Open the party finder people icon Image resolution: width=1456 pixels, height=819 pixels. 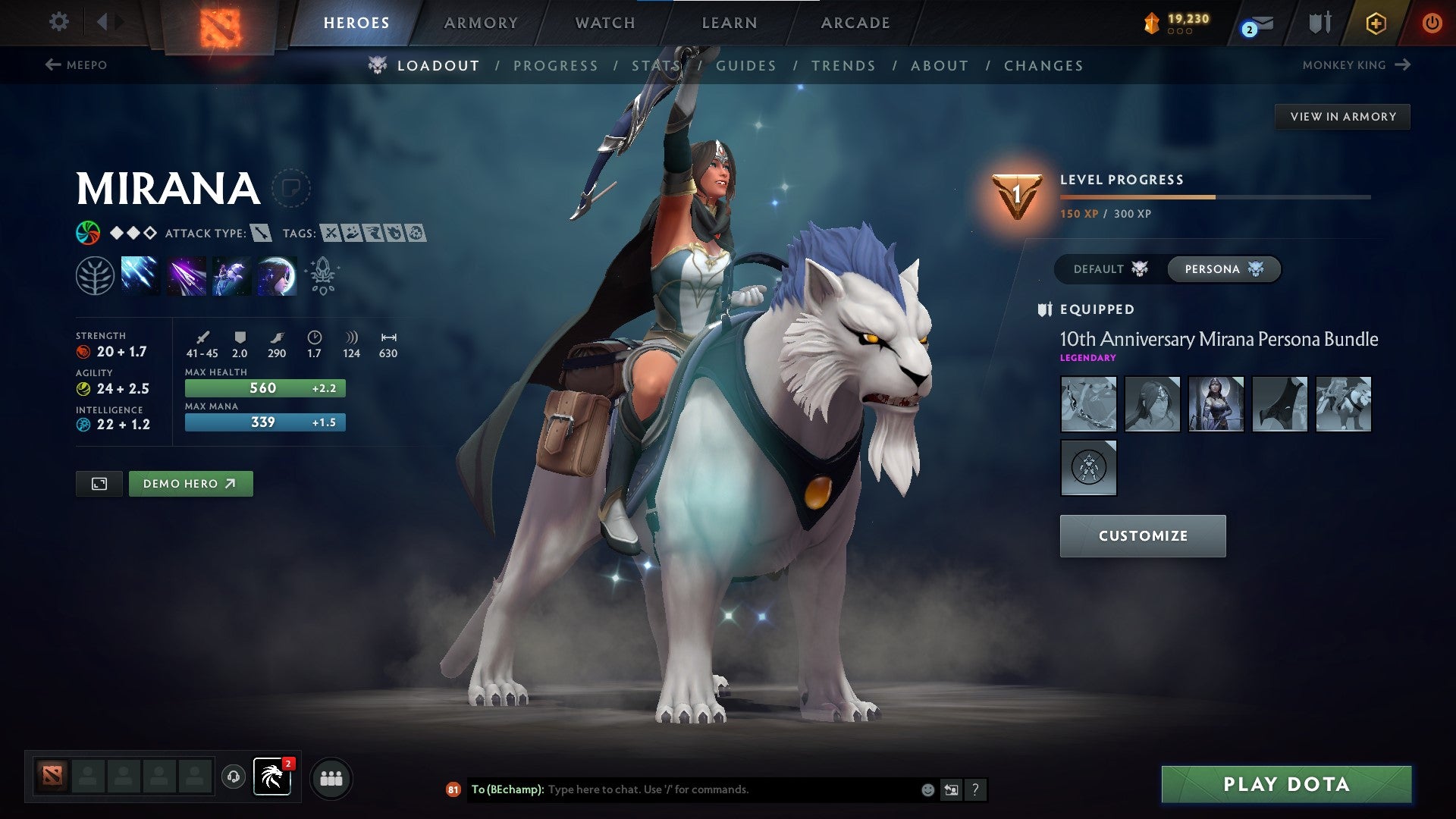[x=331, y=778]
